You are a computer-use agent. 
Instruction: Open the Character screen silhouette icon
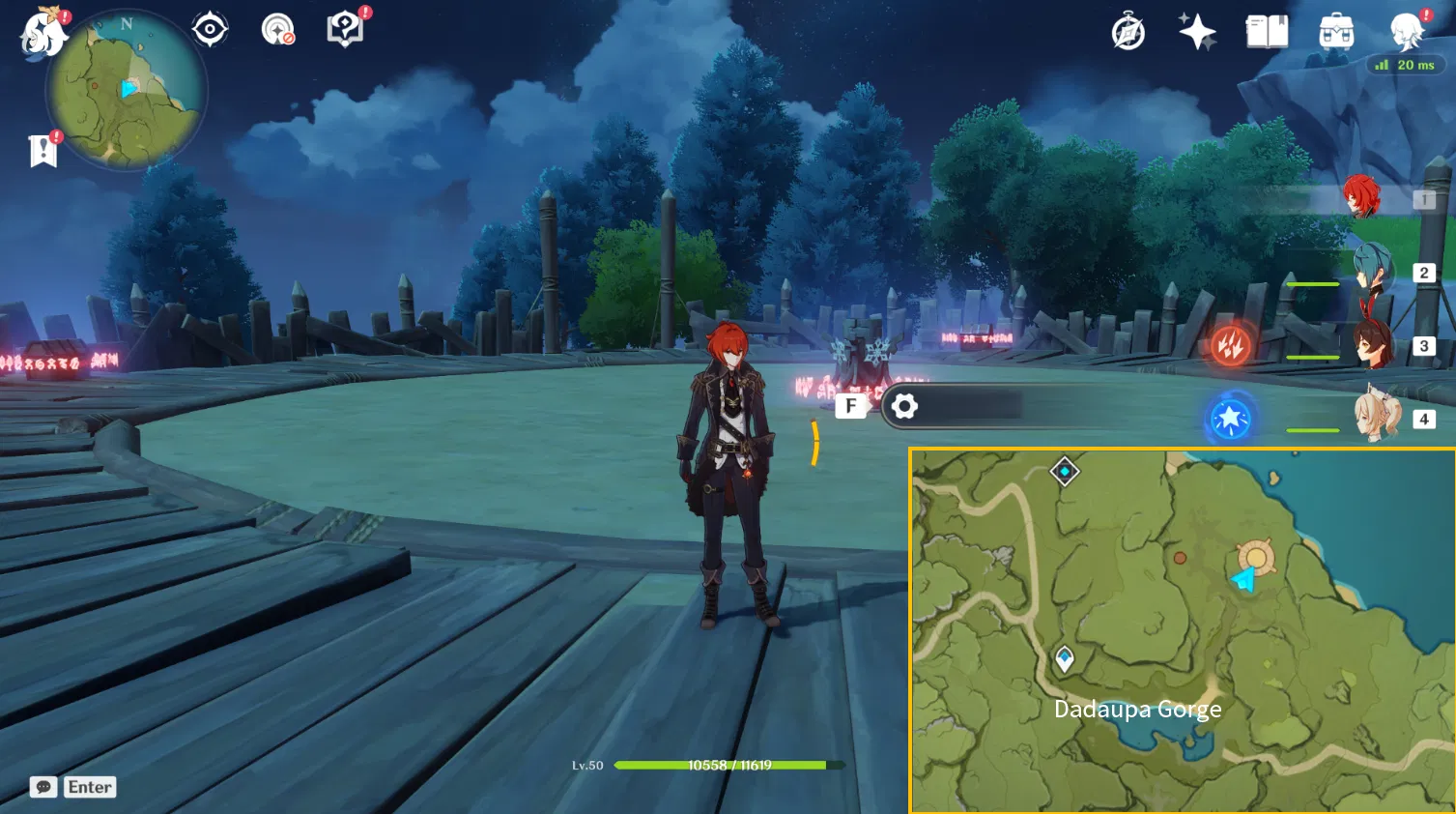coord(1407,32)
